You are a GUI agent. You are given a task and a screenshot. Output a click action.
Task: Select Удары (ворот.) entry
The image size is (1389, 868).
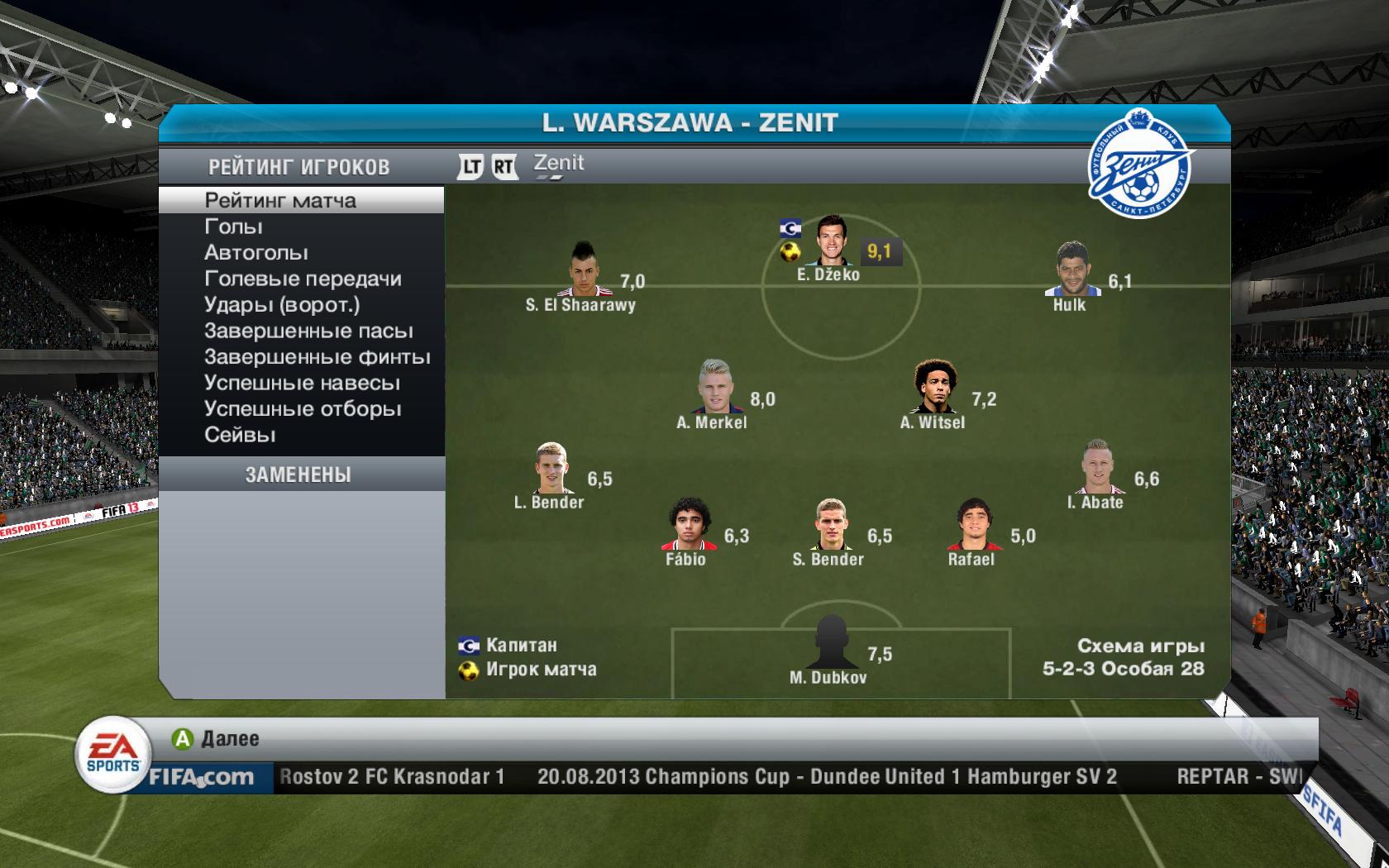282,304
